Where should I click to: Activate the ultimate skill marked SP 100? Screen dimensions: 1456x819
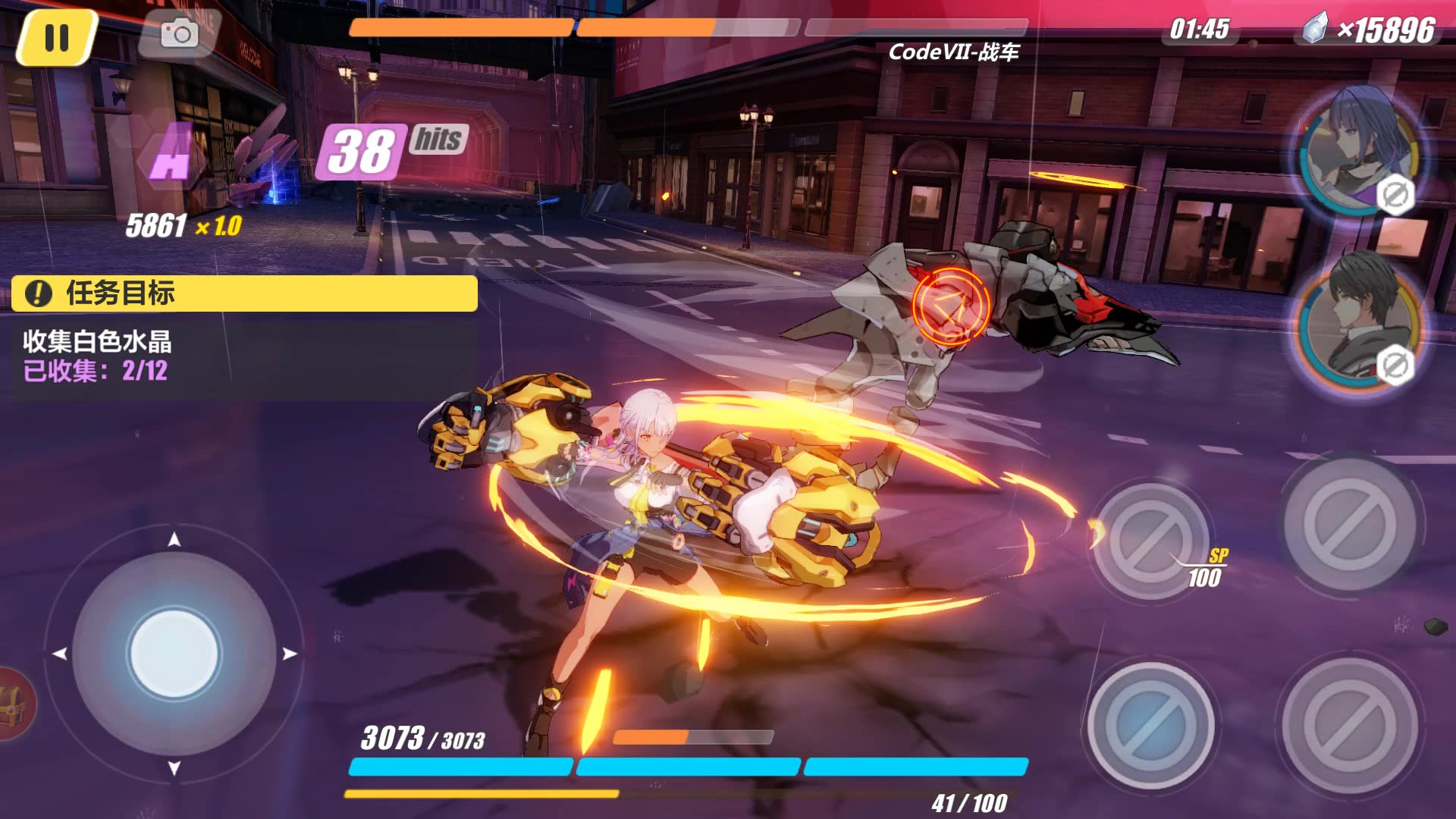[x=1150, y=540]
